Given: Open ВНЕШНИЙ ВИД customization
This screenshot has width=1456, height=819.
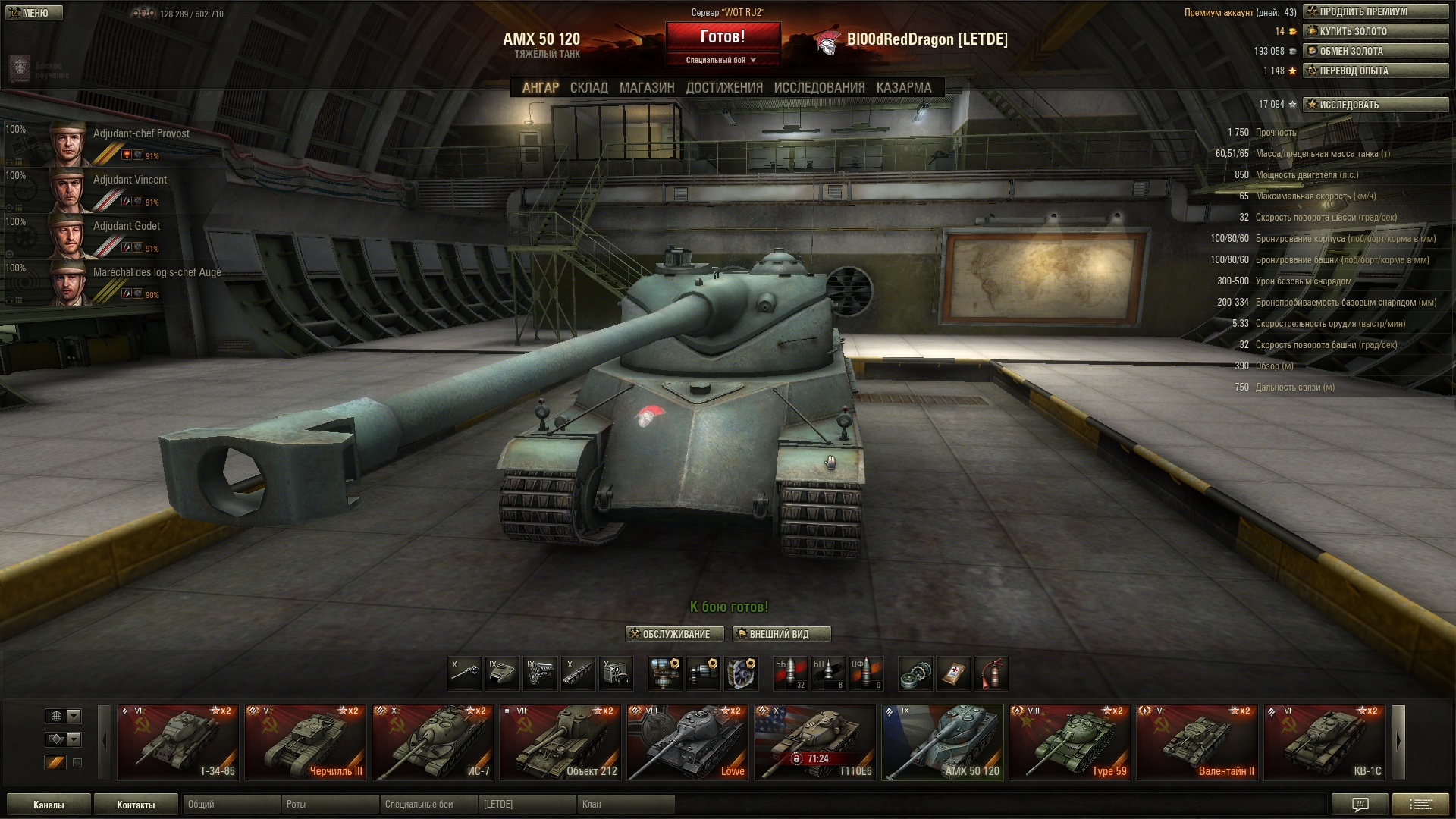Looking at the screenshot, I should click(781, 634).
